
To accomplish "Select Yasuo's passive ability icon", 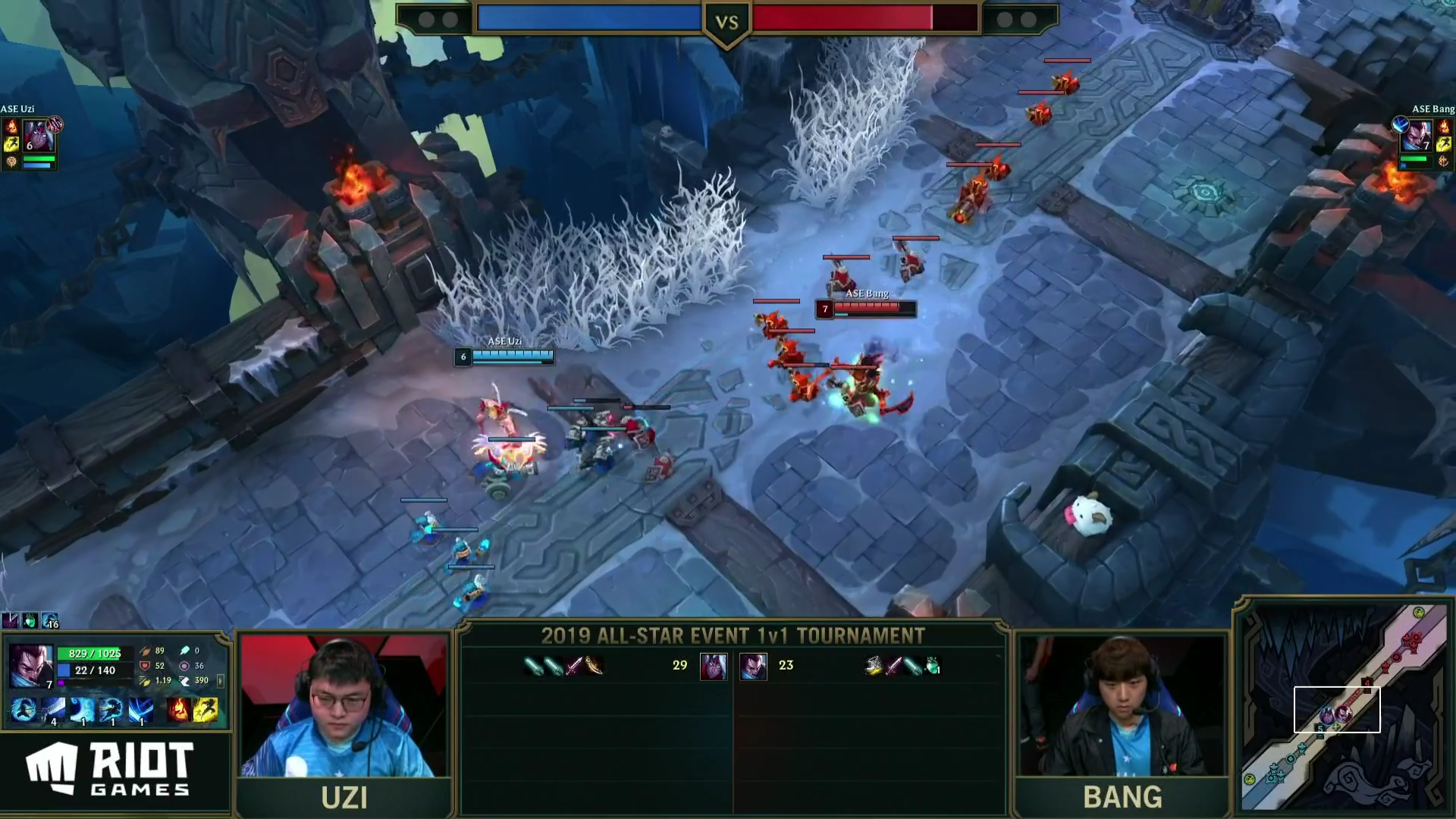I will [x=24, y=710].
